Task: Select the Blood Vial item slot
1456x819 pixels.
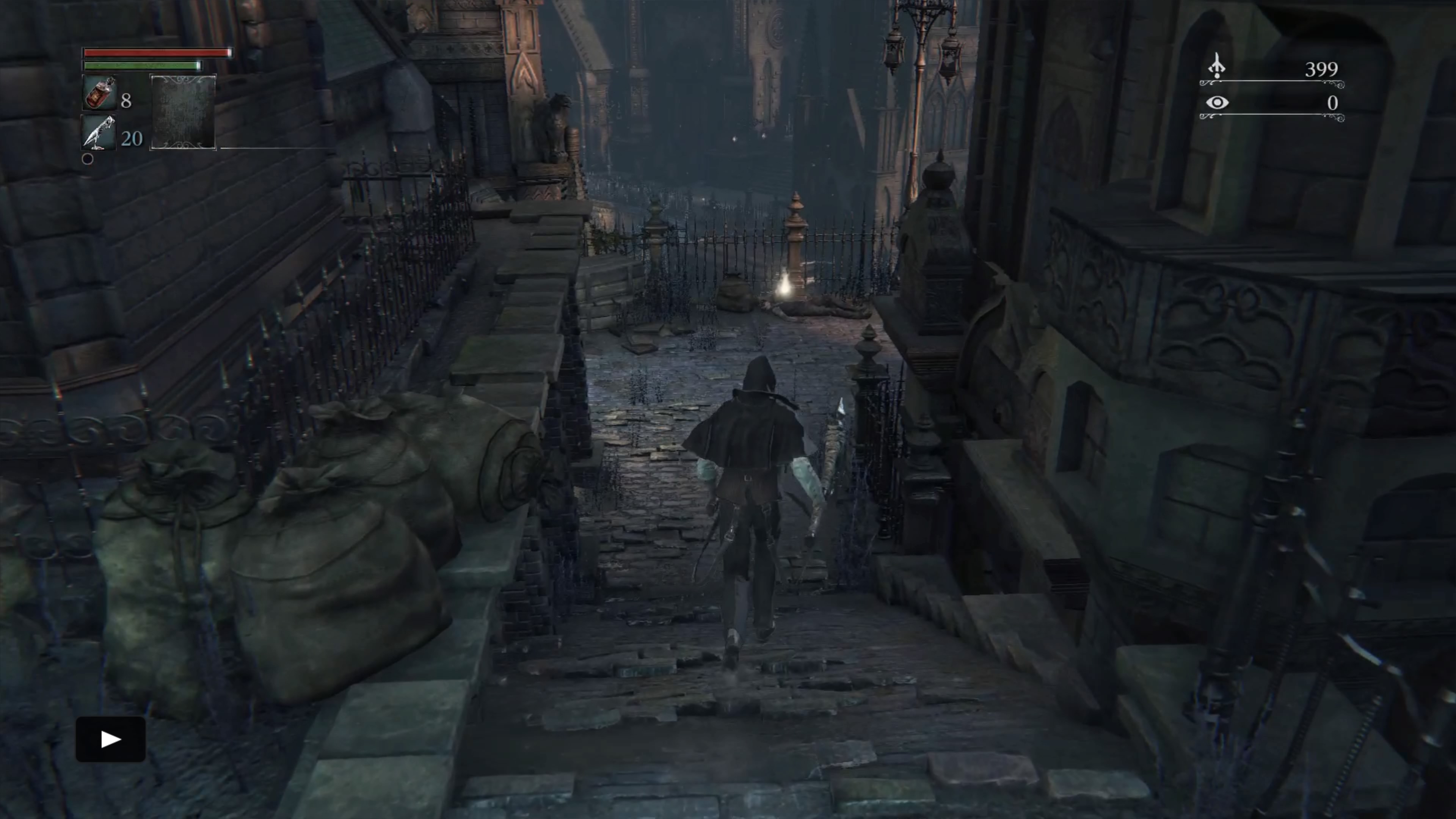Action: coord(99,93)
